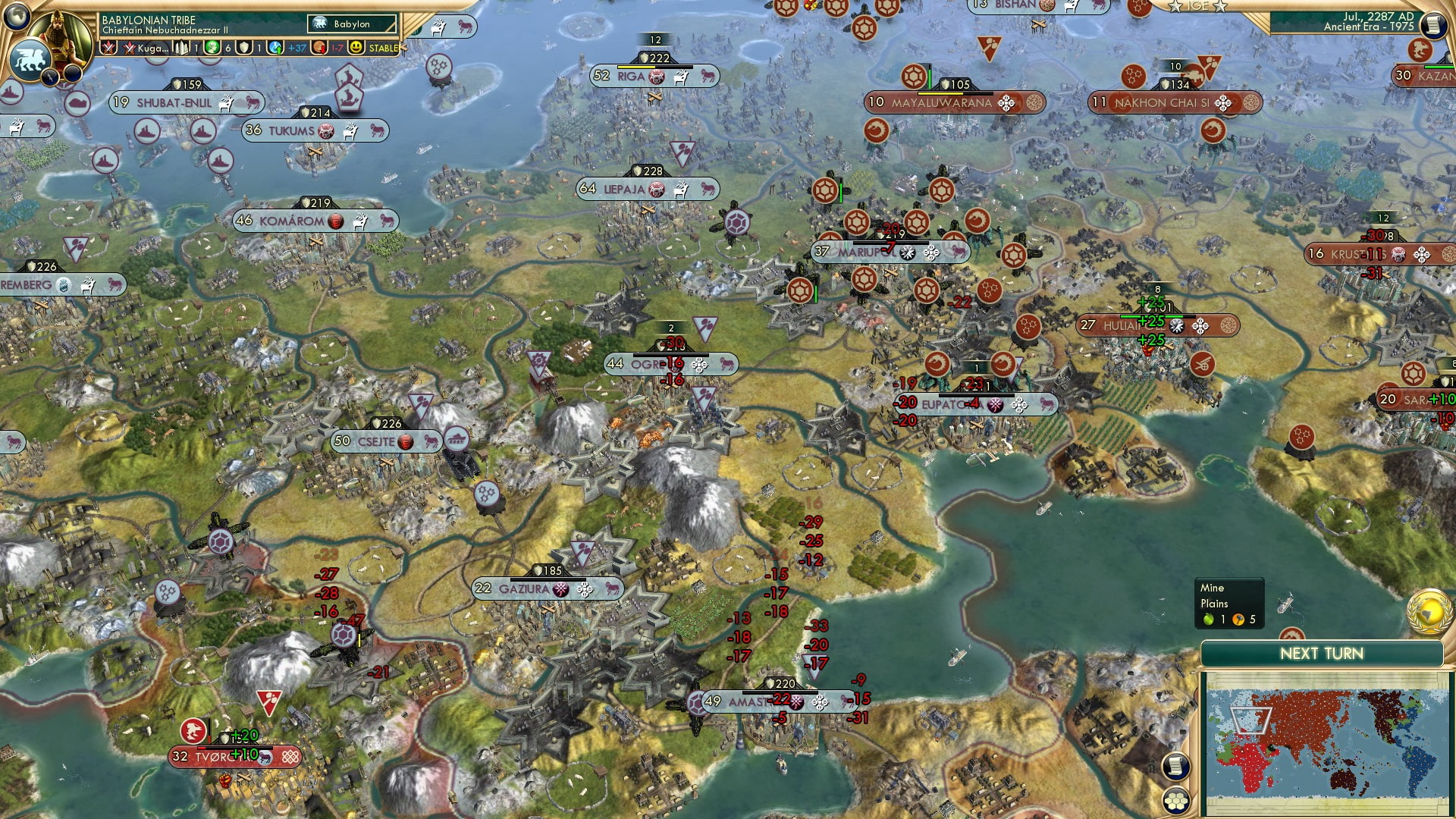Click the winged lion Babylon emblem

coord(30,61)
